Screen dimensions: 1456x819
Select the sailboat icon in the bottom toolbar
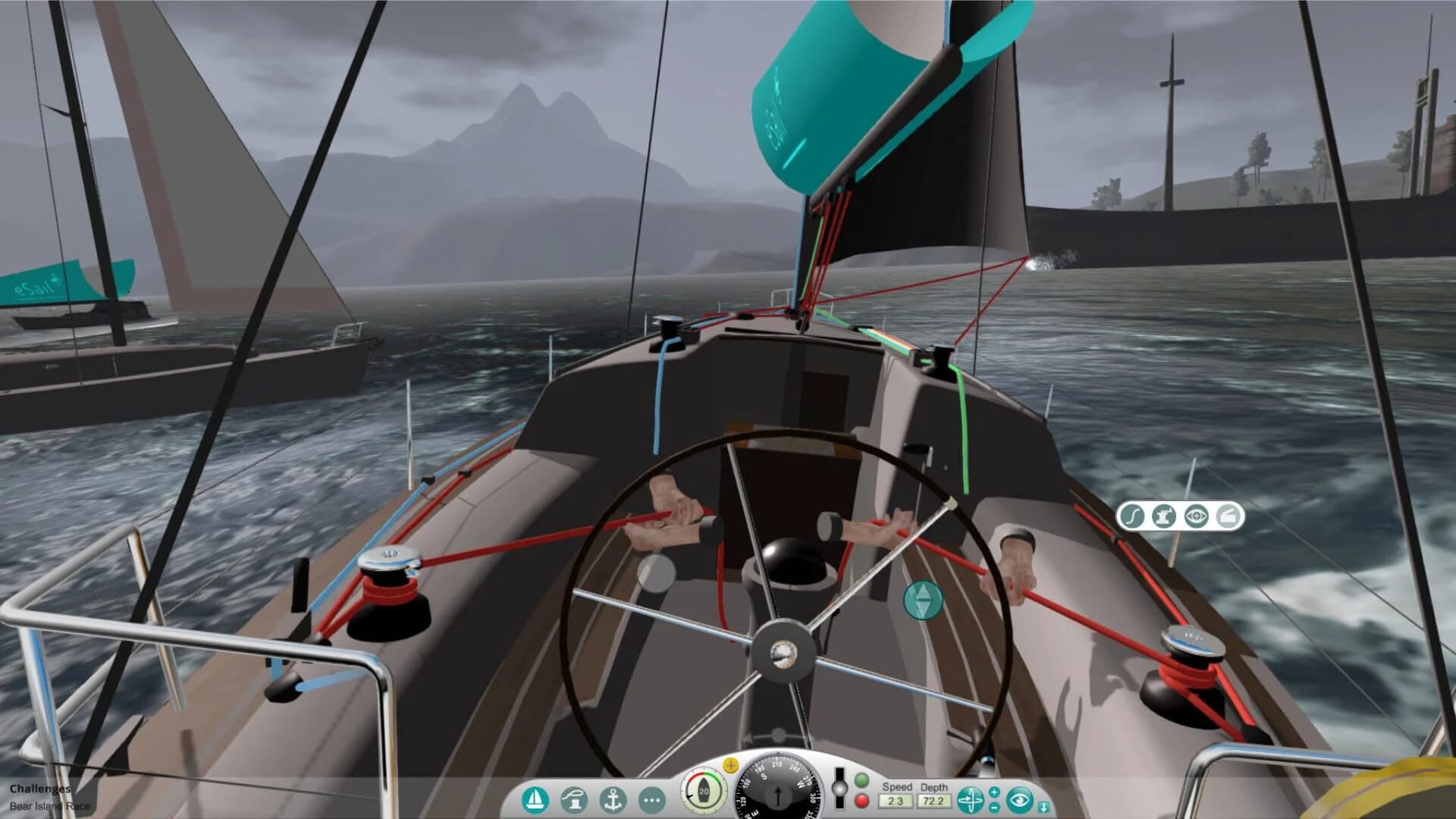point(535,799)
